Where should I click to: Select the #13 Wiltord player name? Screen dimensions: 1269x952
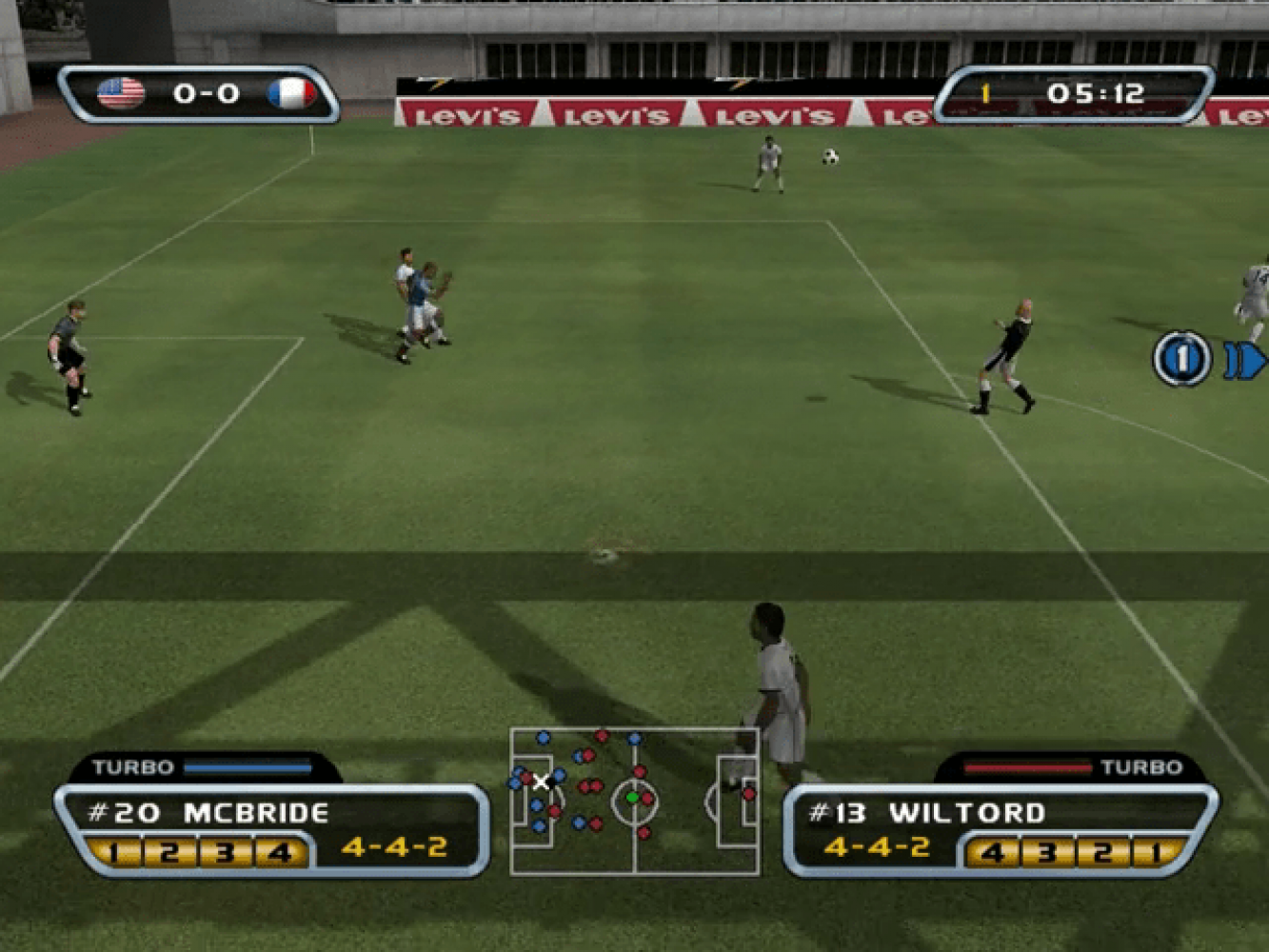click(x=927, y=813)
